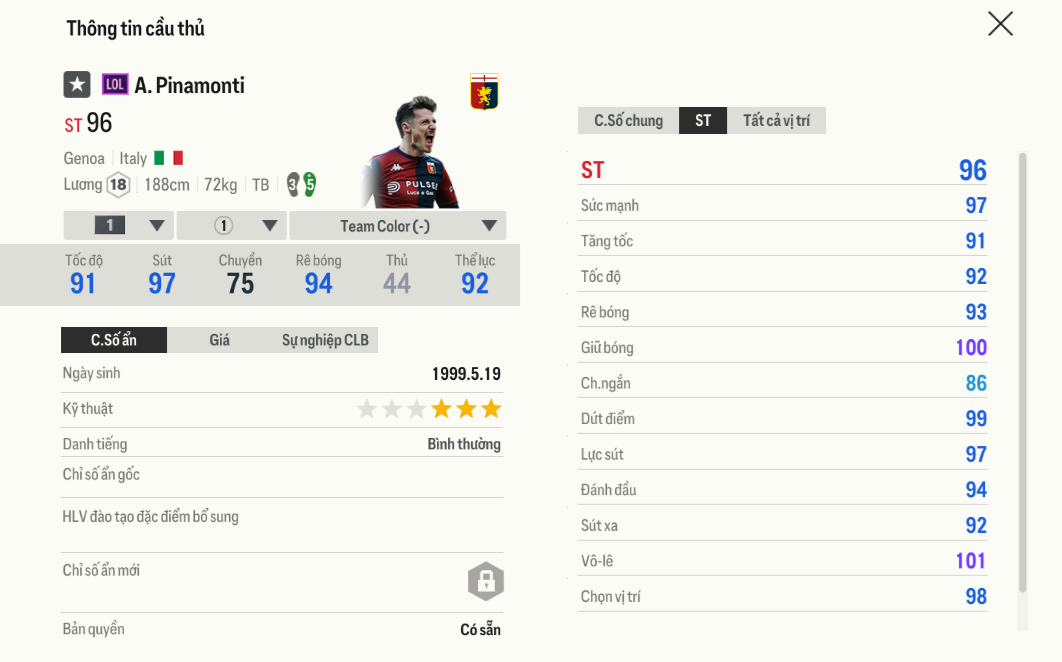Click the Genoa club crest
Screen dimensions: 1062x662
tap(484, 92)
